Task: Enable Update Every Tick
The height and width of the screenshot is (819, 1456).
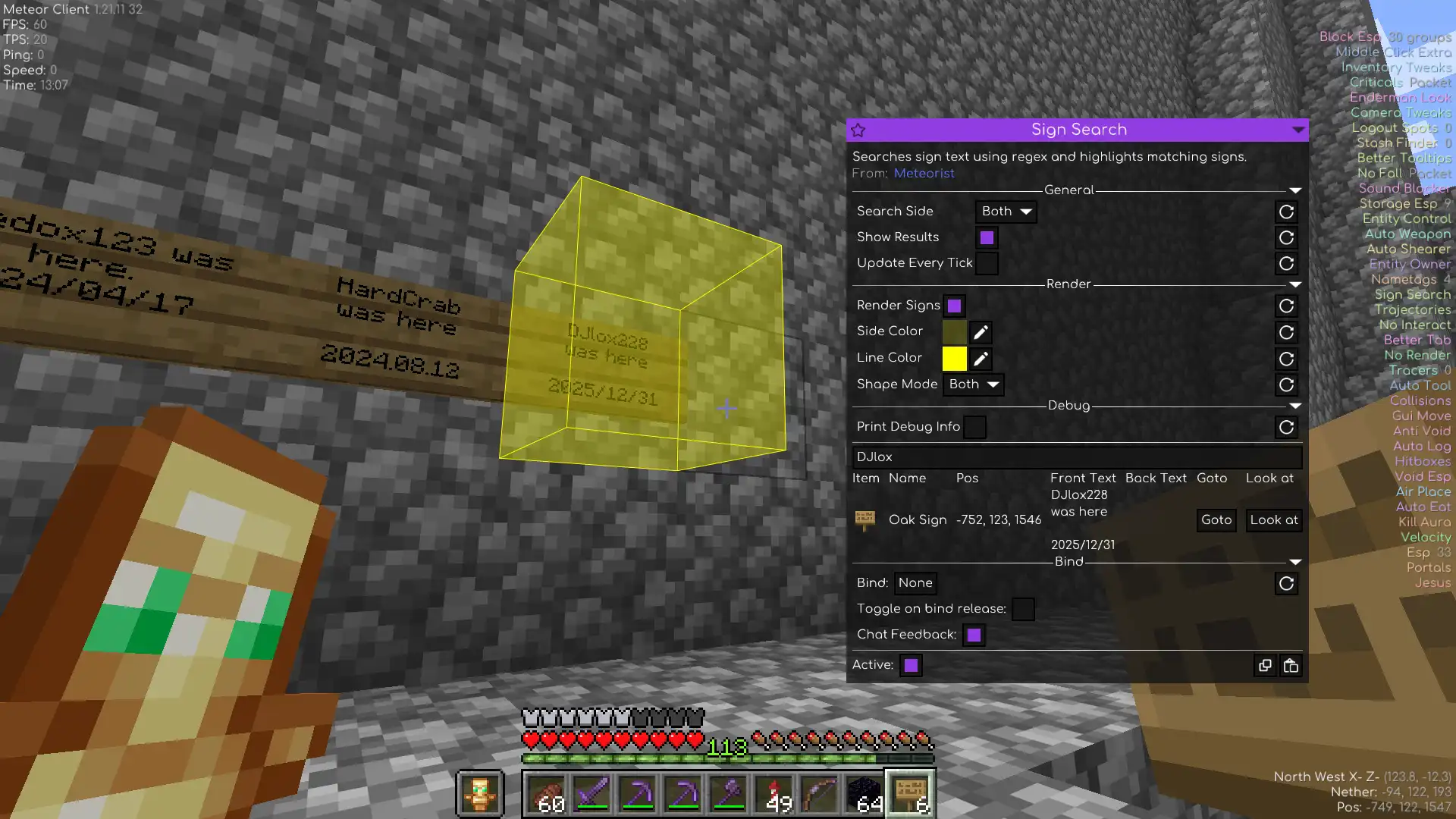Action: (987, 263)
